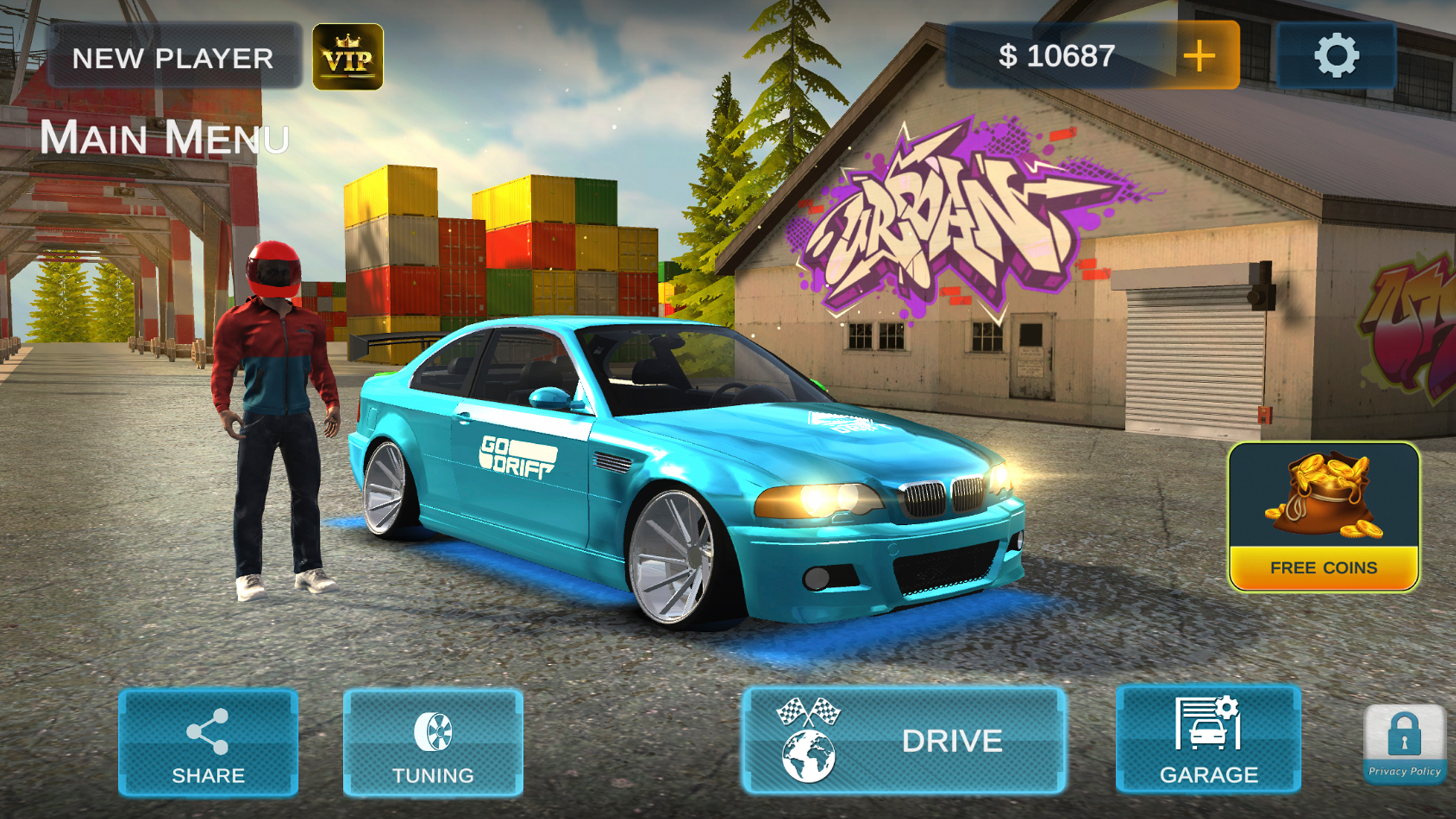
Task: Open settings with the gear icon
Action: tap(1336, 55)
